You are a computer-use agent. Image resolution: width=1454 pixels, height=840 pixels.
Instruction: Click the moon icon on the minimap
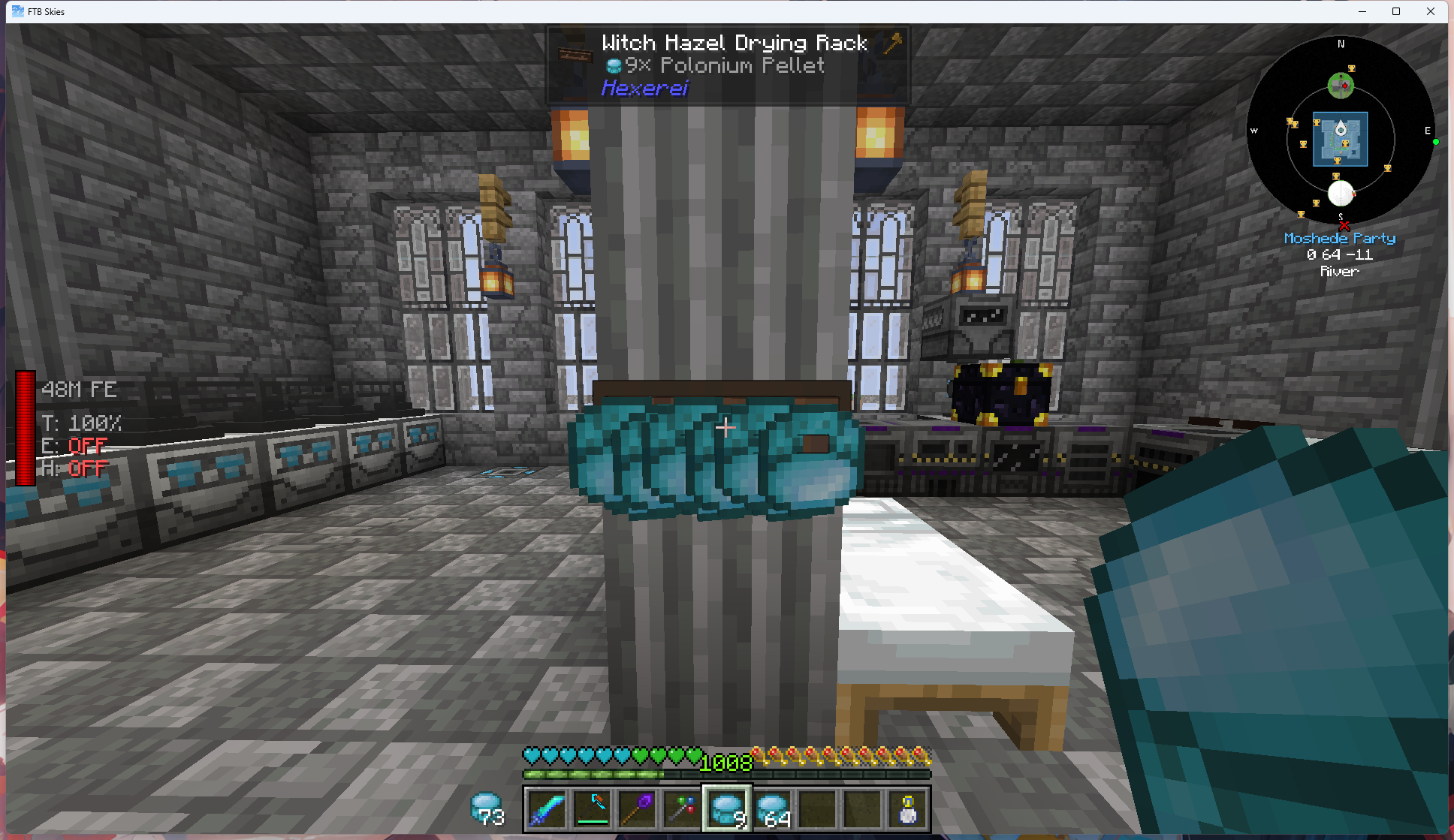click(x=1341, y=194)
